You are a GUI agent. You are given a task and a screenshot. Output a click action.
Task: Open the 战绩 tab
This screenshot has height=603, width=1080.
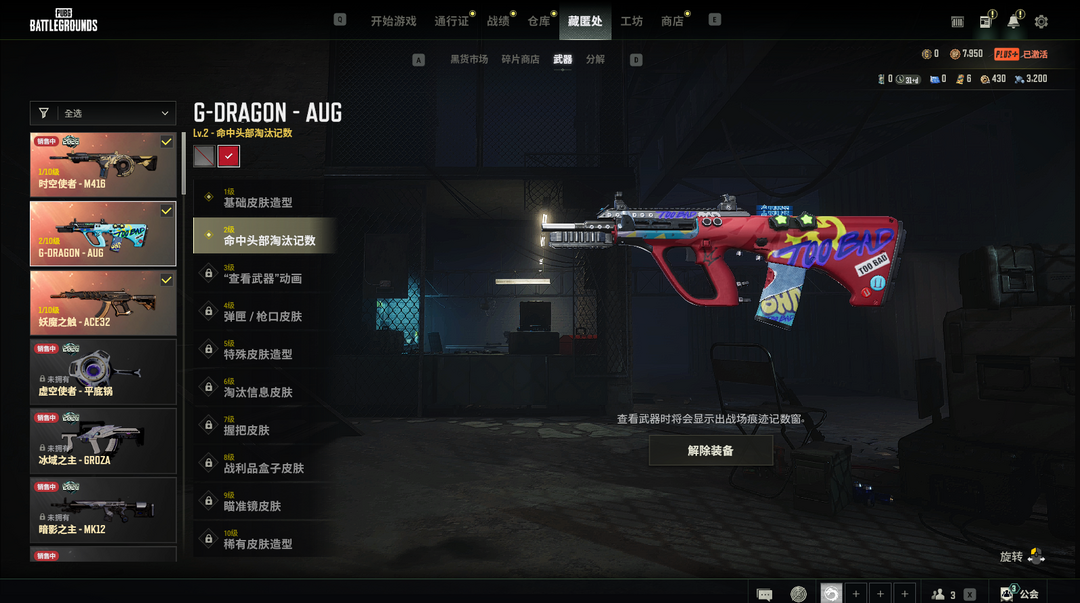click(497, 21)
